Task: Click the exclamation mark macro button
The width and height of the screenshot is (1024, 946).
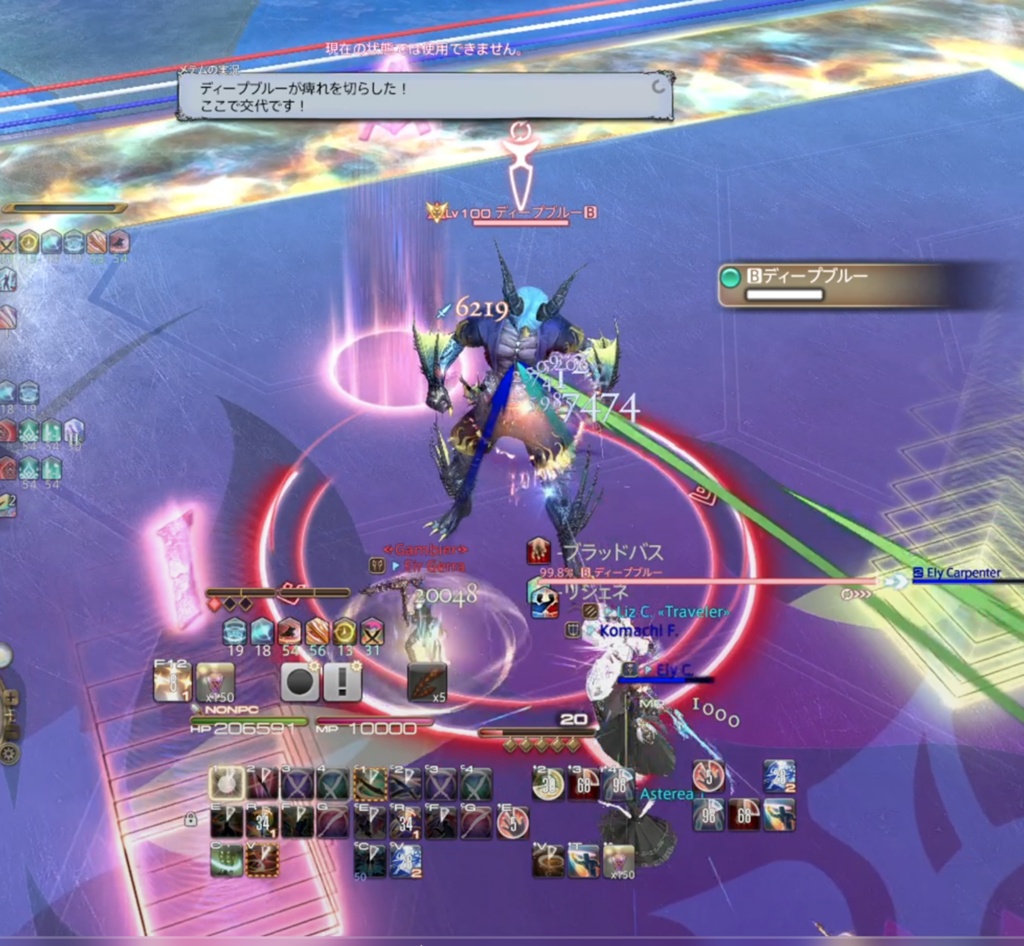Action: click(x=342, y=682)
